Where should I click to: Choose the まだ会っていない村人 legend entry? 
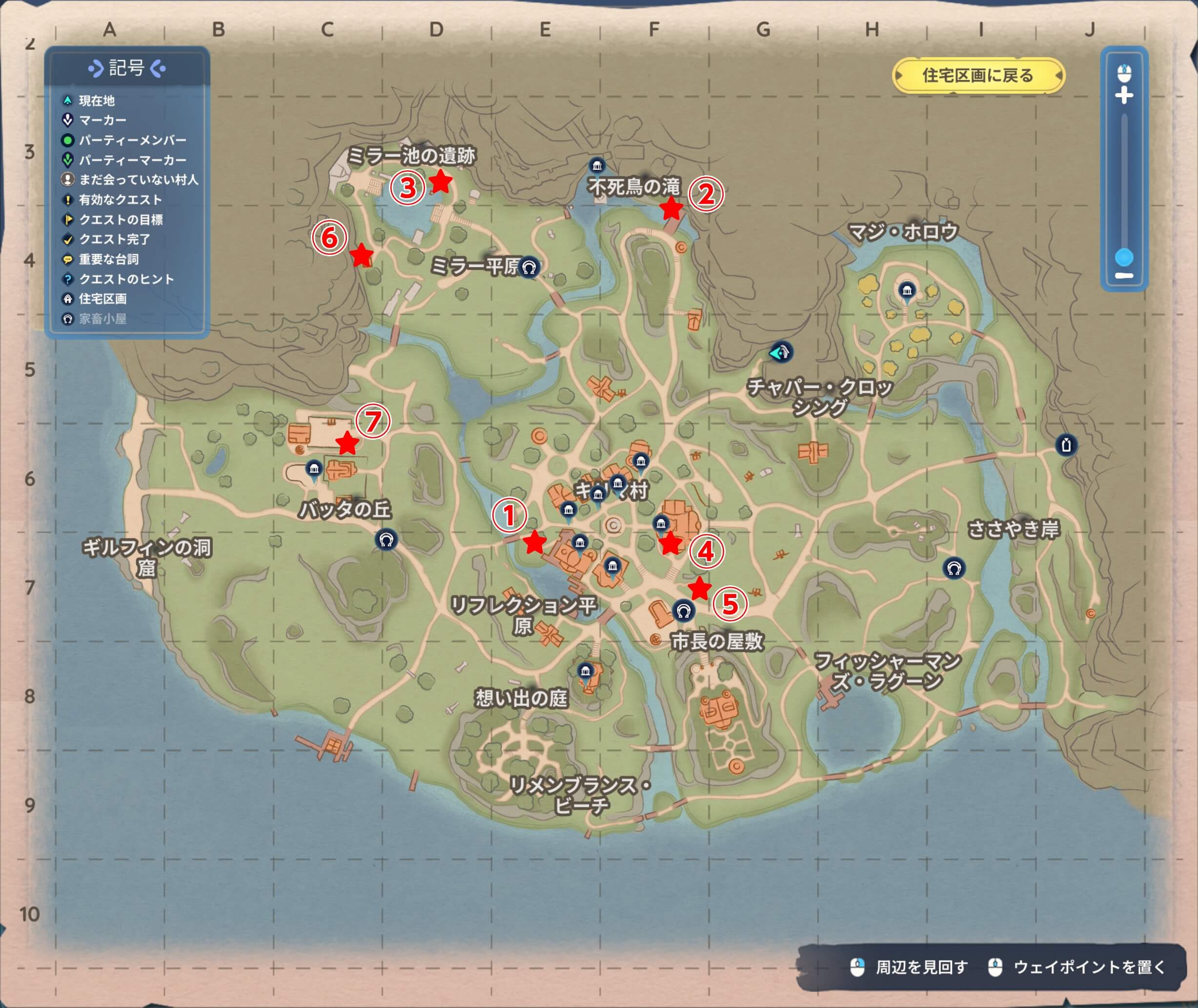(x=138, y=180)
